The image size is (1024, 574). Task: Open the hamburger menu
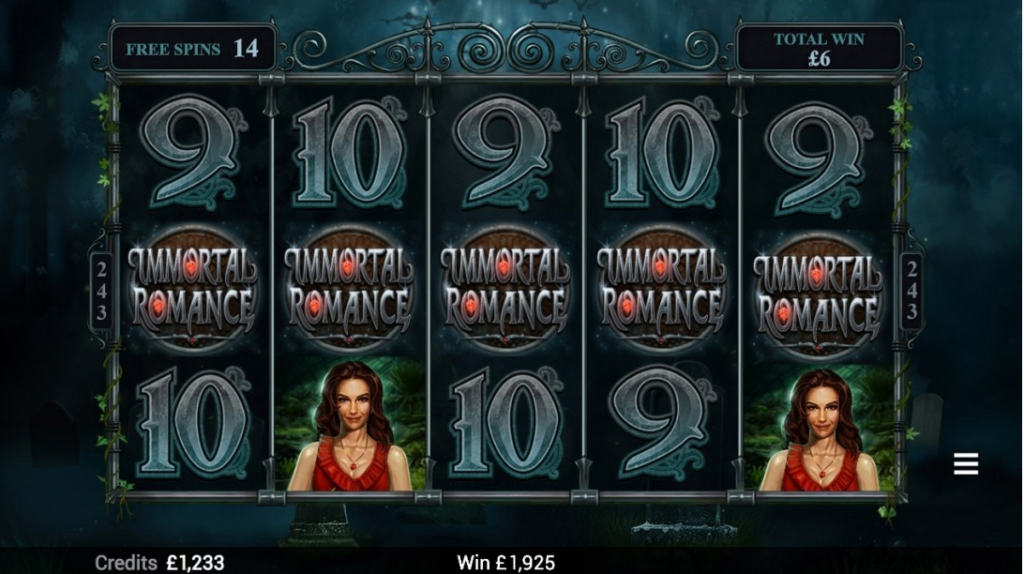point(965,464)
